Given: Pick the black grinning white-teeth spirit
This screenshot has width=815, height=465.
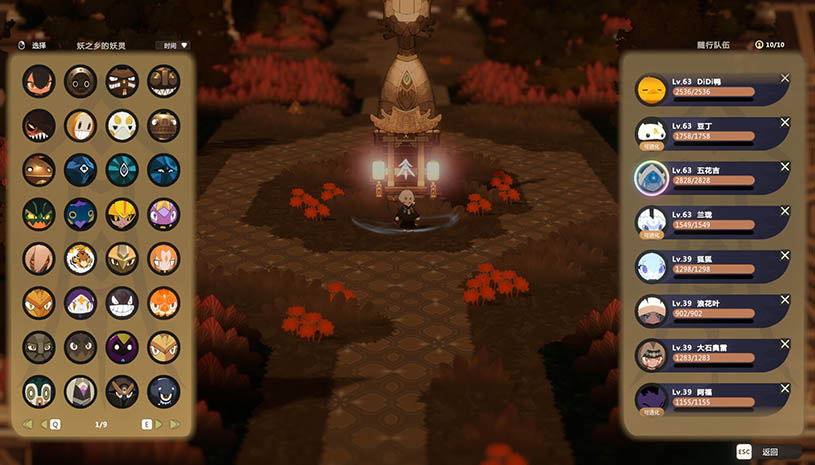Looking at the screenshot, I should pyautogui.click(x=122, y=302).
